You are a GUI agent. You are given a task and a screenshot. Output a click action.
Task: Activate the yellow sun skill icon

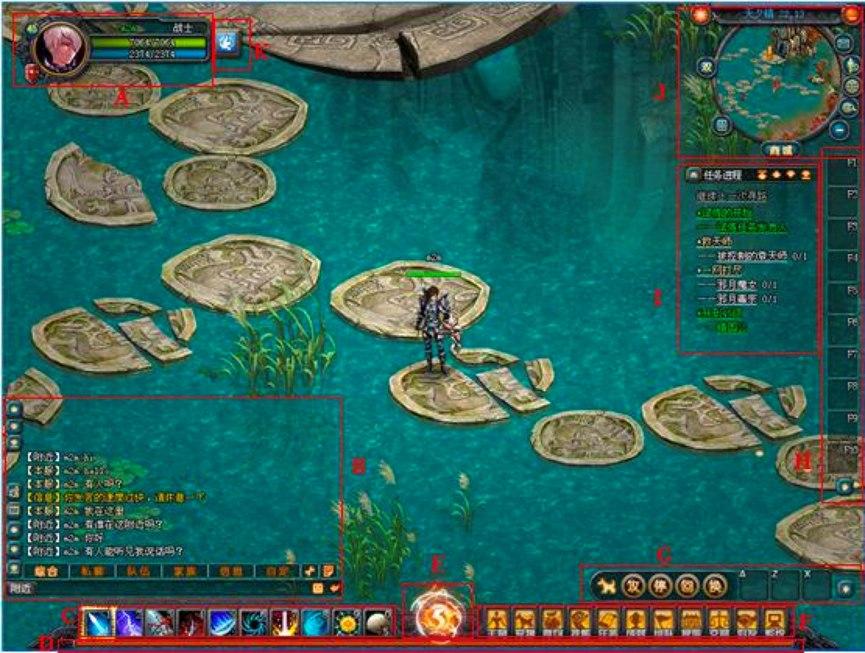pos(347,622)
